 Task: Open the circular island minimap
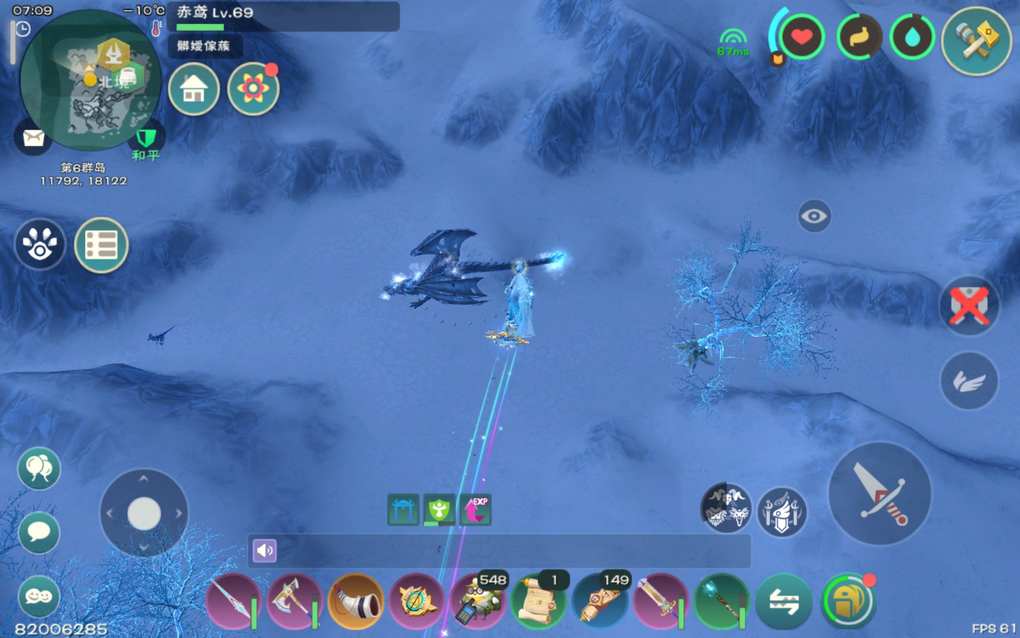[90, 80]
